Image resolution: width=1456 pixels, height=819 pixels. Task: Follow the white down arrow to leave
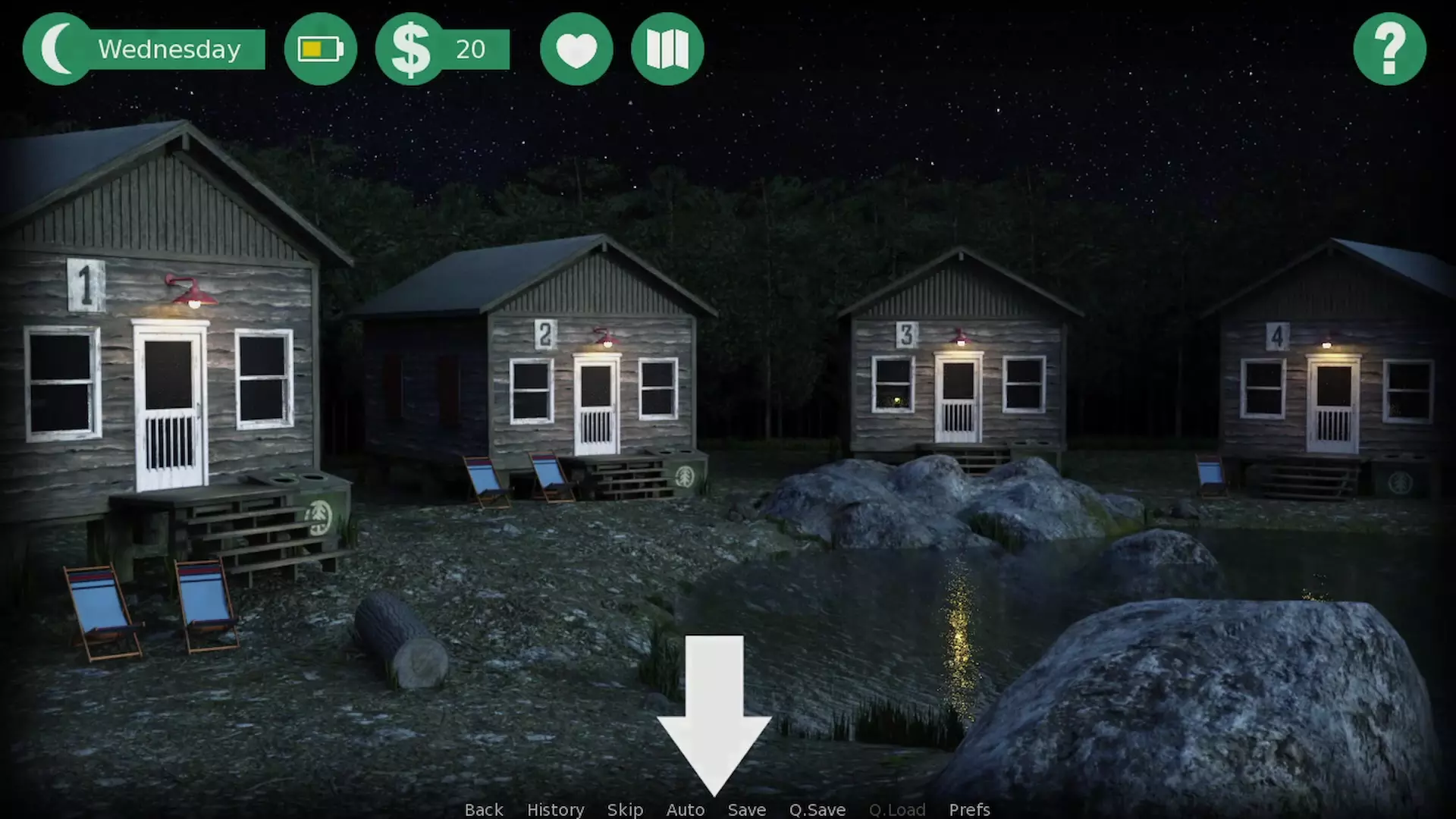pyautogui.click(x=714, y=713)
